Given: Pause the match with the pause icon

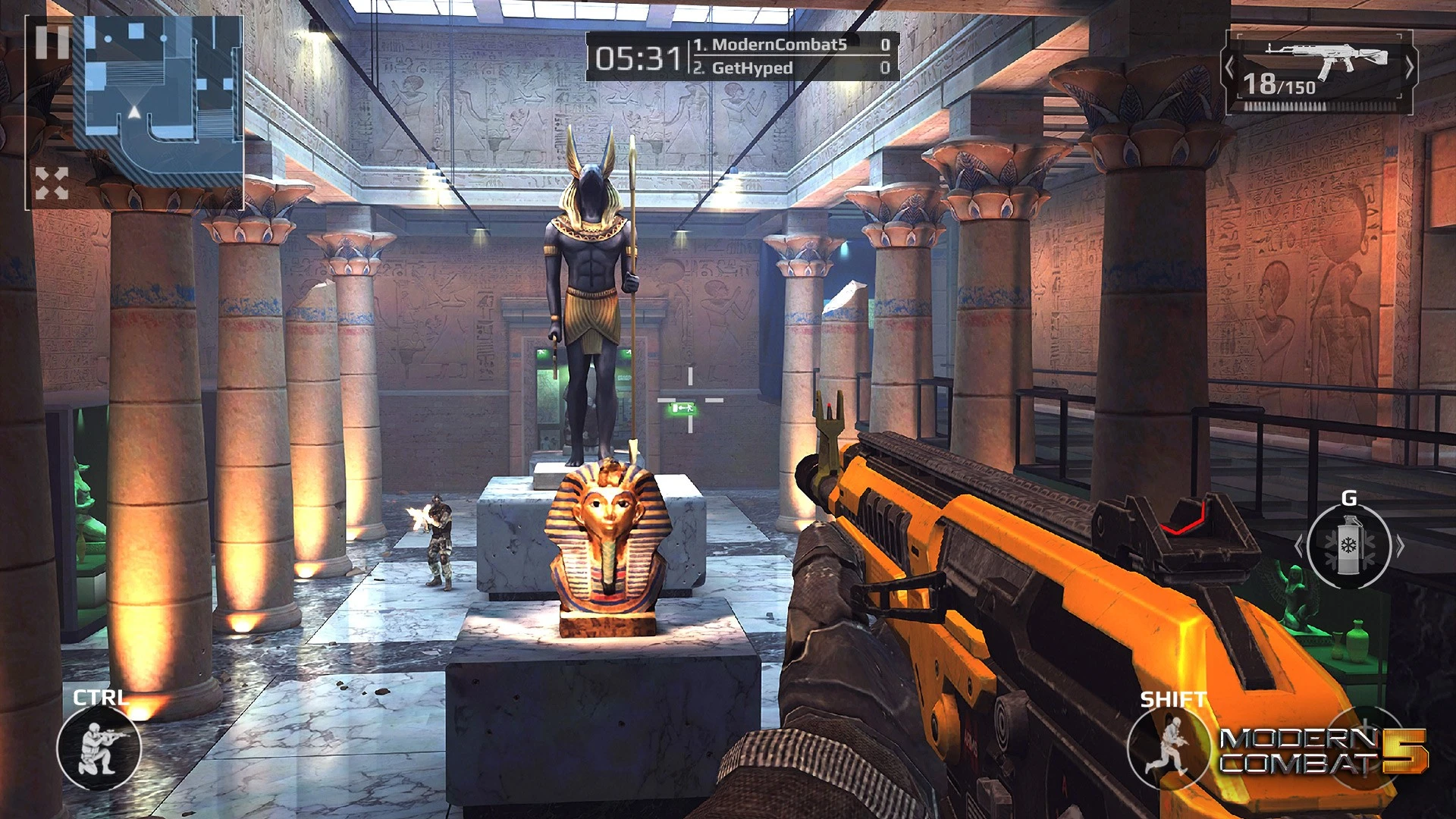Looking at the screenshot, I should tap(52, 42).
